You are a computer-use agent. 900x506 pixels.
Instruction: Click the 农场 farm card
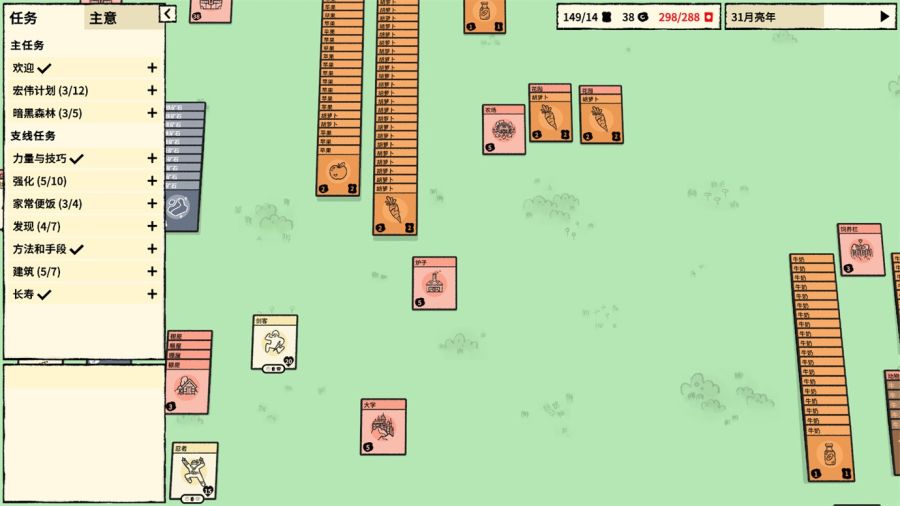pos(503,131)
